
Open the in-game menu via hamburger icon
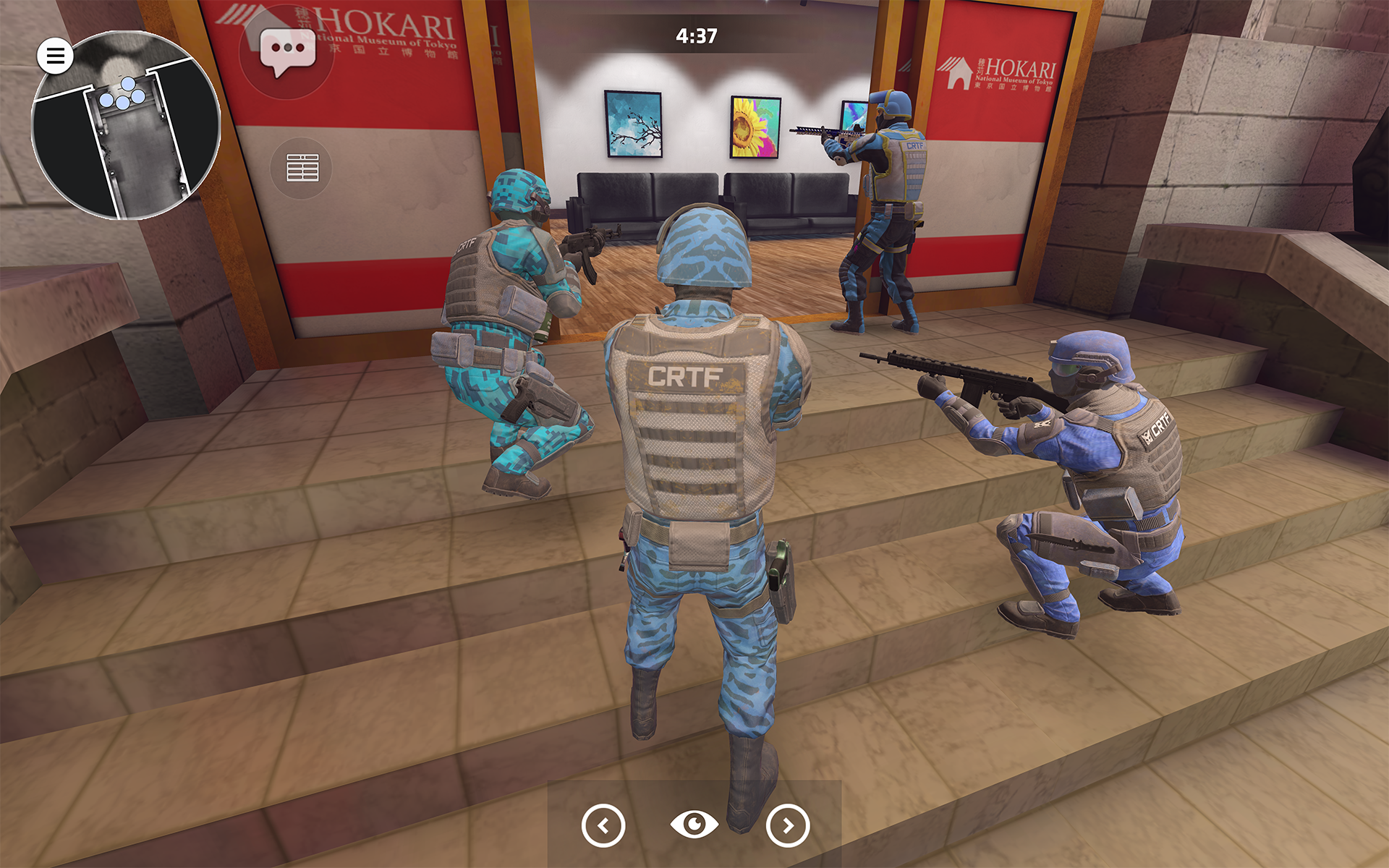tap(54, 56)
